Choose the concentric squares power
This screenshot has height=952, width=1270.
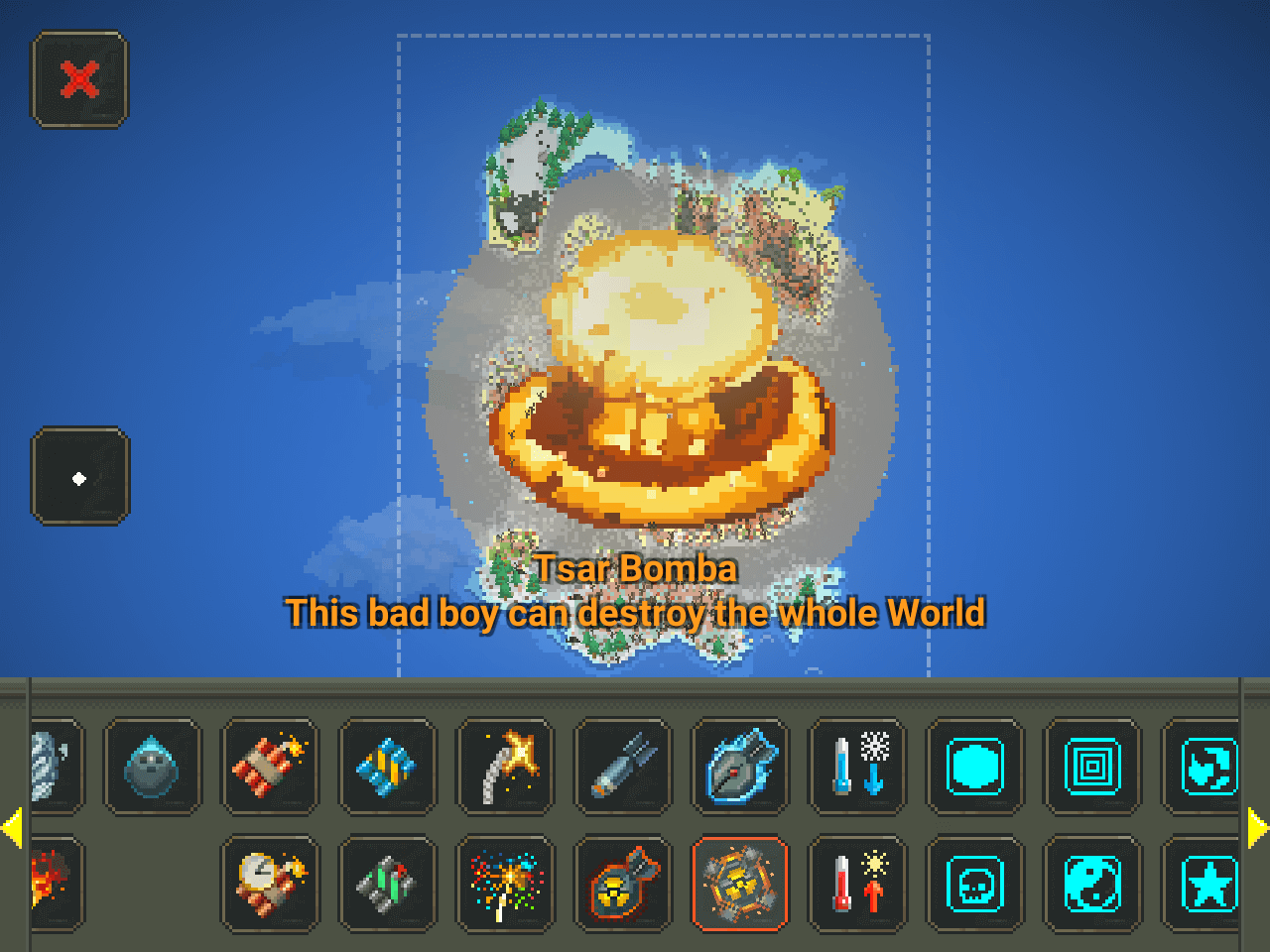(x=1091, y=767)
